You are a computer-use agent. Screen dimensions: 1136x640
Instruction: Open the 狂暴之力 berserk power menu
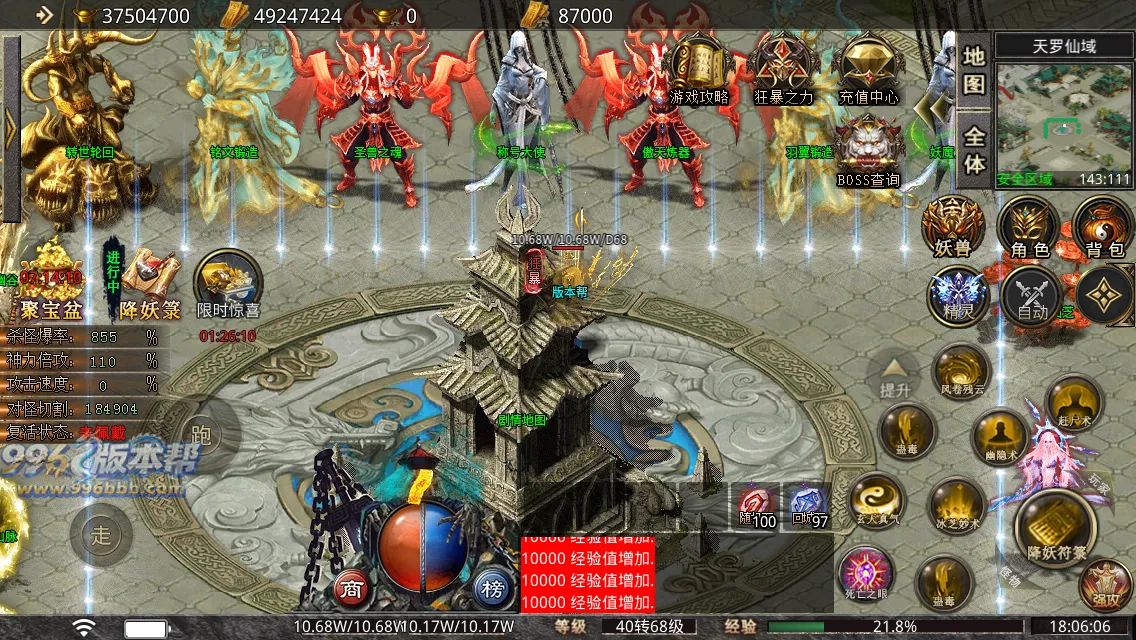coord(784,68)
